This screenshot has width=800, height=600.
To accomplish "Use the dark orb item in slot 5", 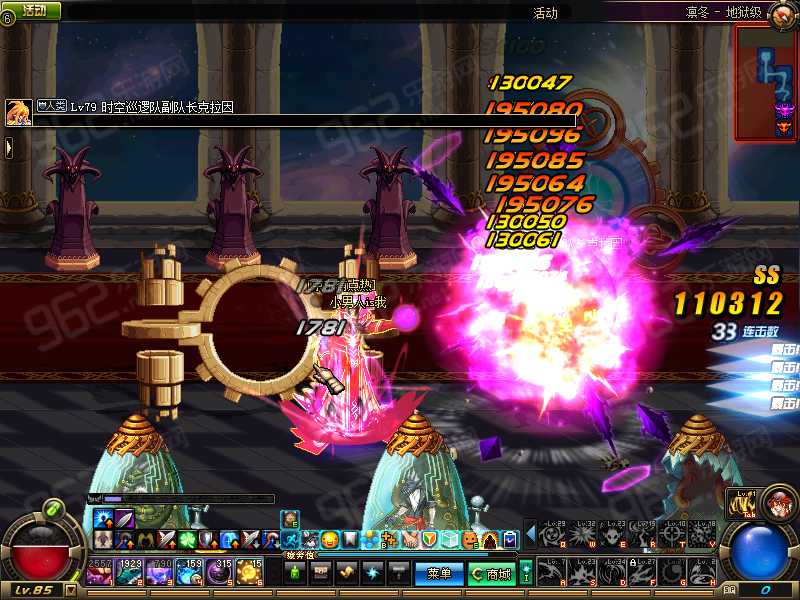I will [x=220, y=573].
